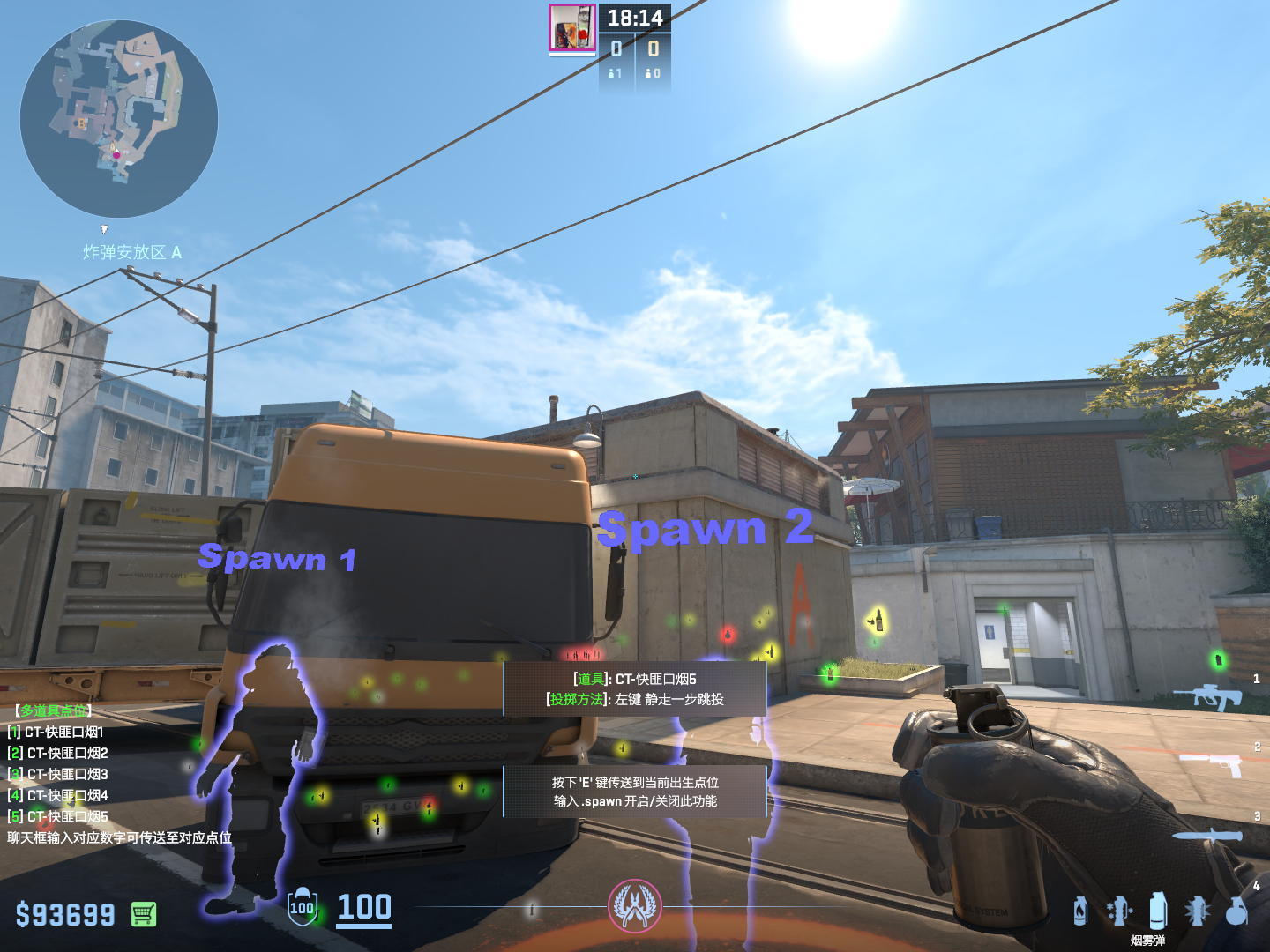Select the HE grenade icon
1270x952 pixels.
pyautogui.click(x=1236, y=911)
